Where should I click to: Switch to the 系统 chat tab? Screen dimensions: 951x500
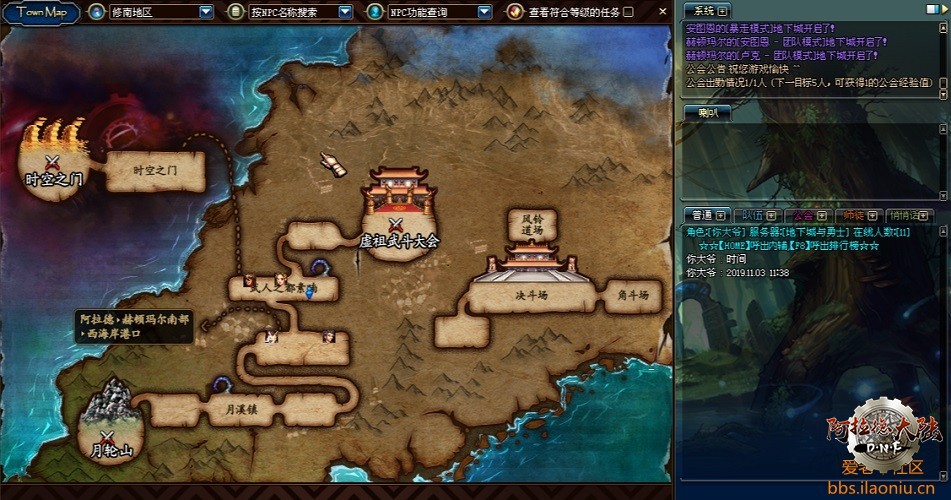[x=706, y=9]
